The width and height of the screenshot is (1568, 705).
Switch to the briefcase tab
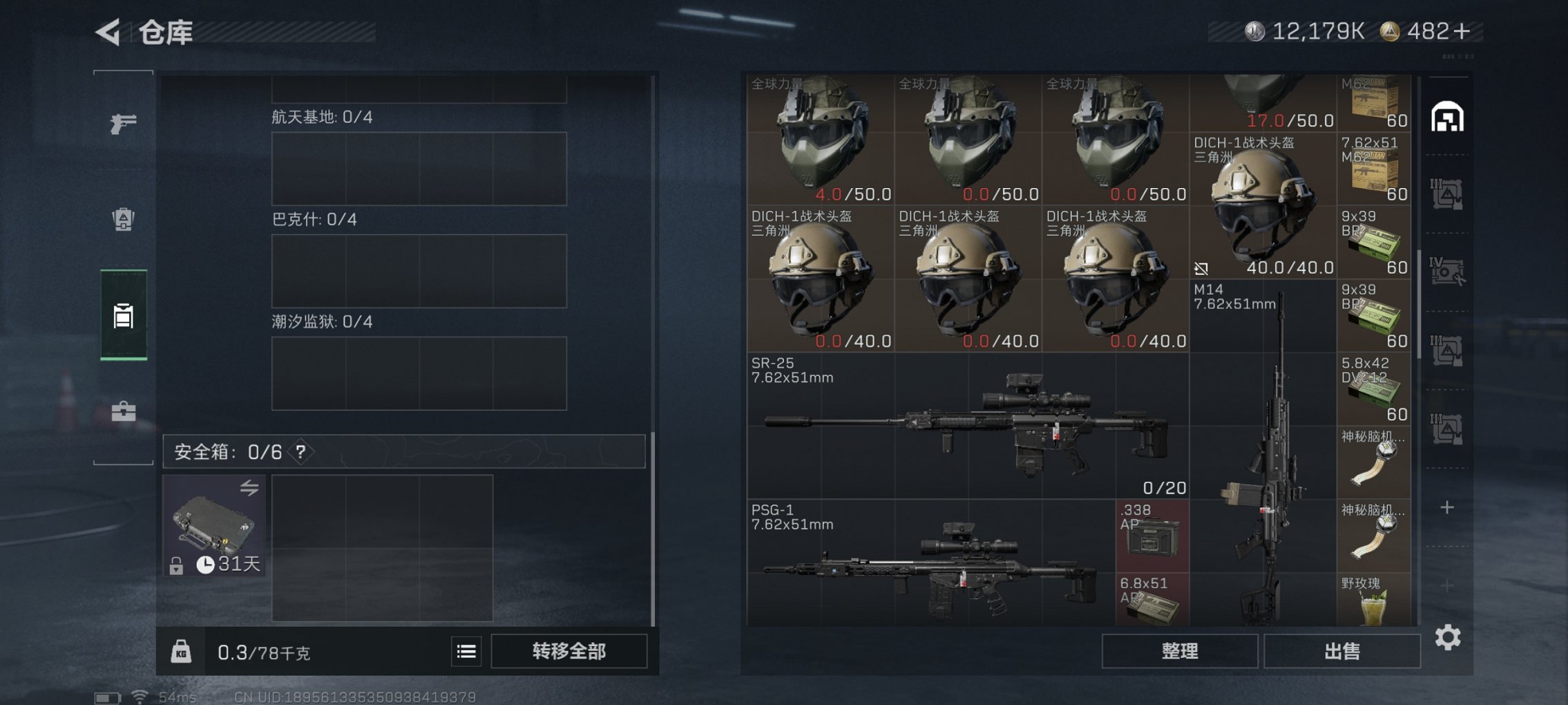click(123, 411)
